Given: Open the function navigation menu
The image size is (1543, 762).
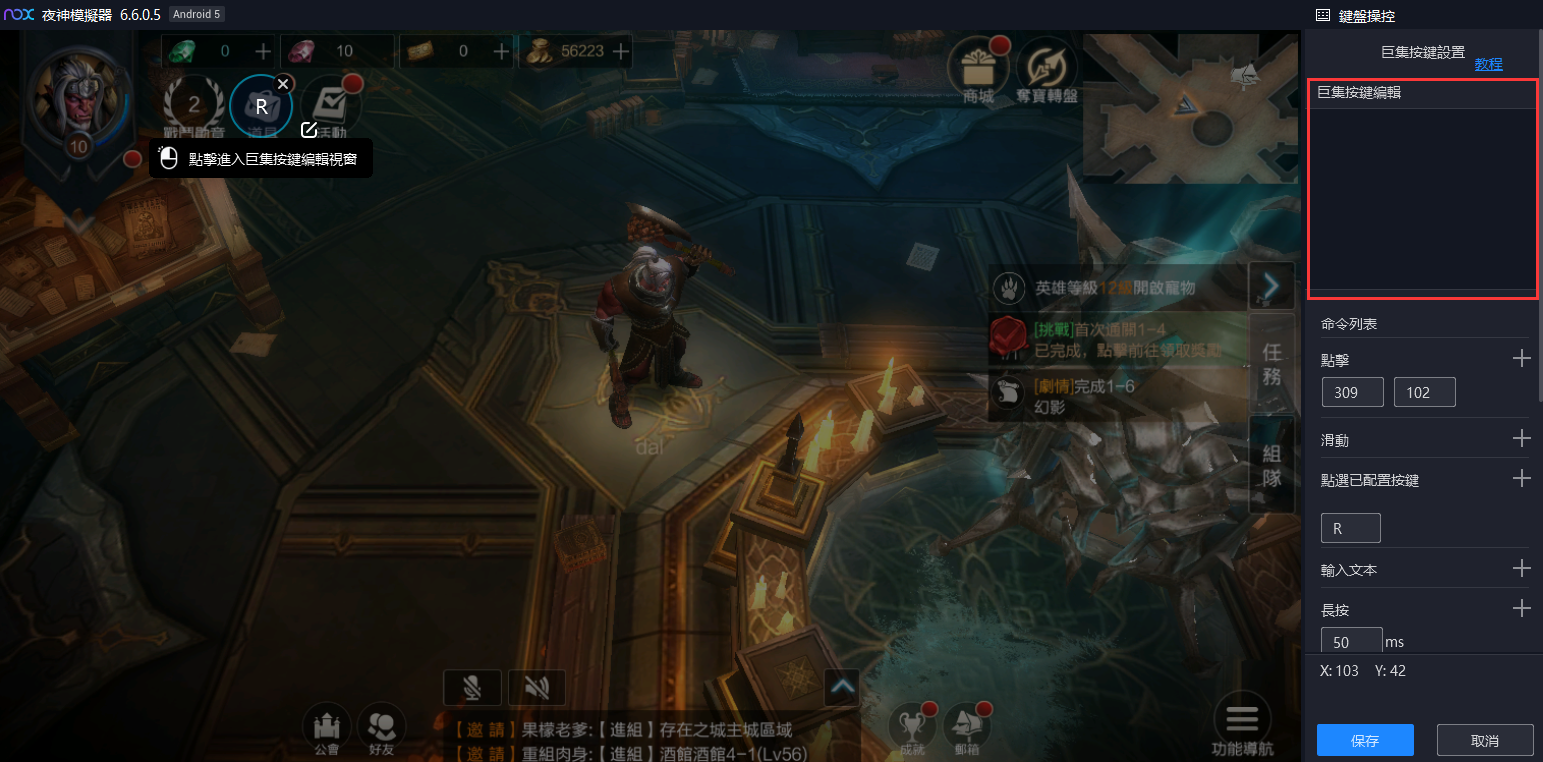Looking at the screenshot, I should [1242, 724].
